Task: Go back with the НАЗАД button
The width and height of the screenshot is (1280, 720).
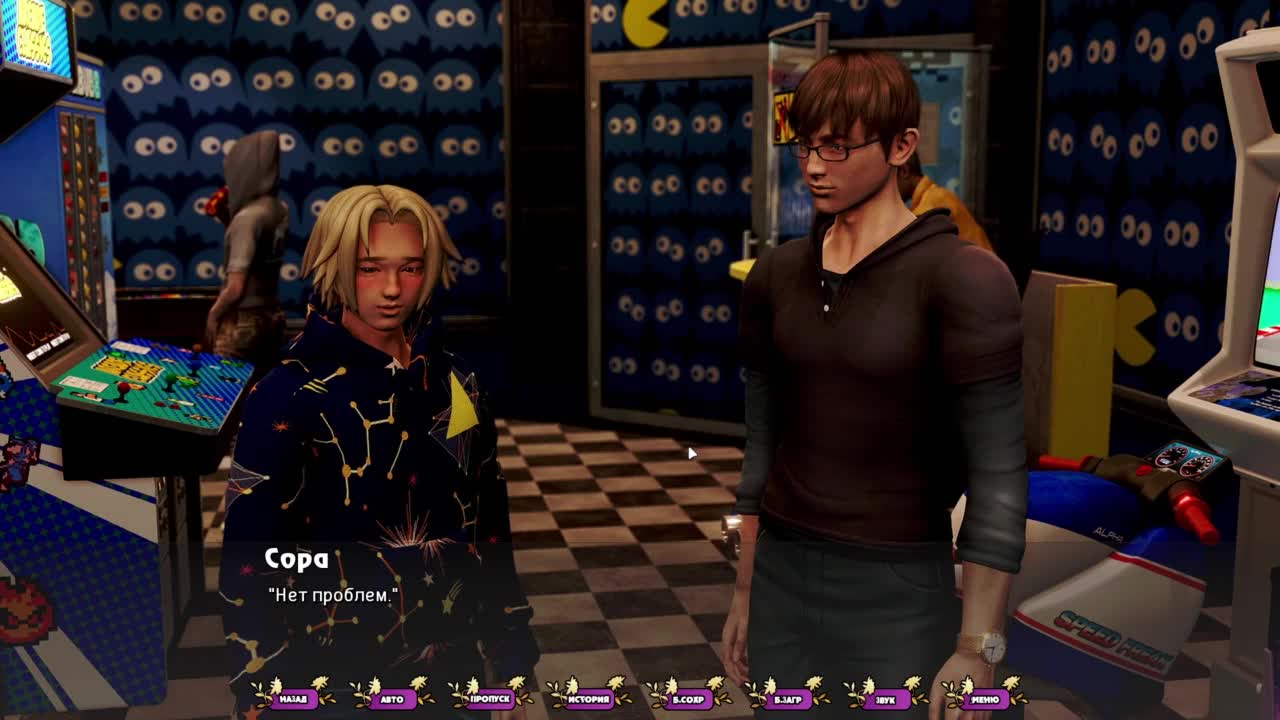Action: click(x=293, y=699)
